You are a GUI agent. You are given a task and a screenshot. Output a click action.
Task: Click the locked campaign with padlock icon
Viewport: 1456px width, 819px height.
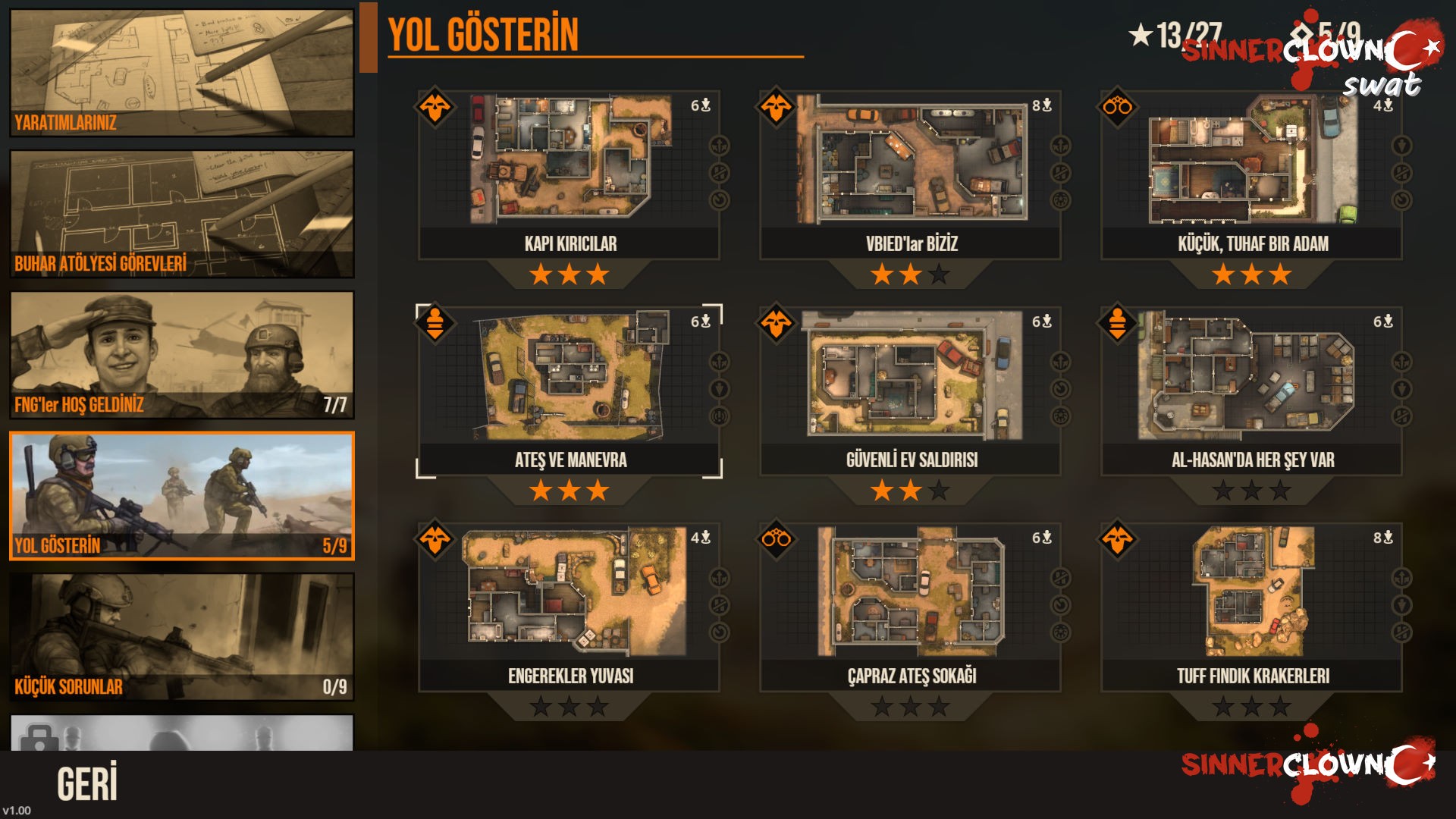coord(181,733)
